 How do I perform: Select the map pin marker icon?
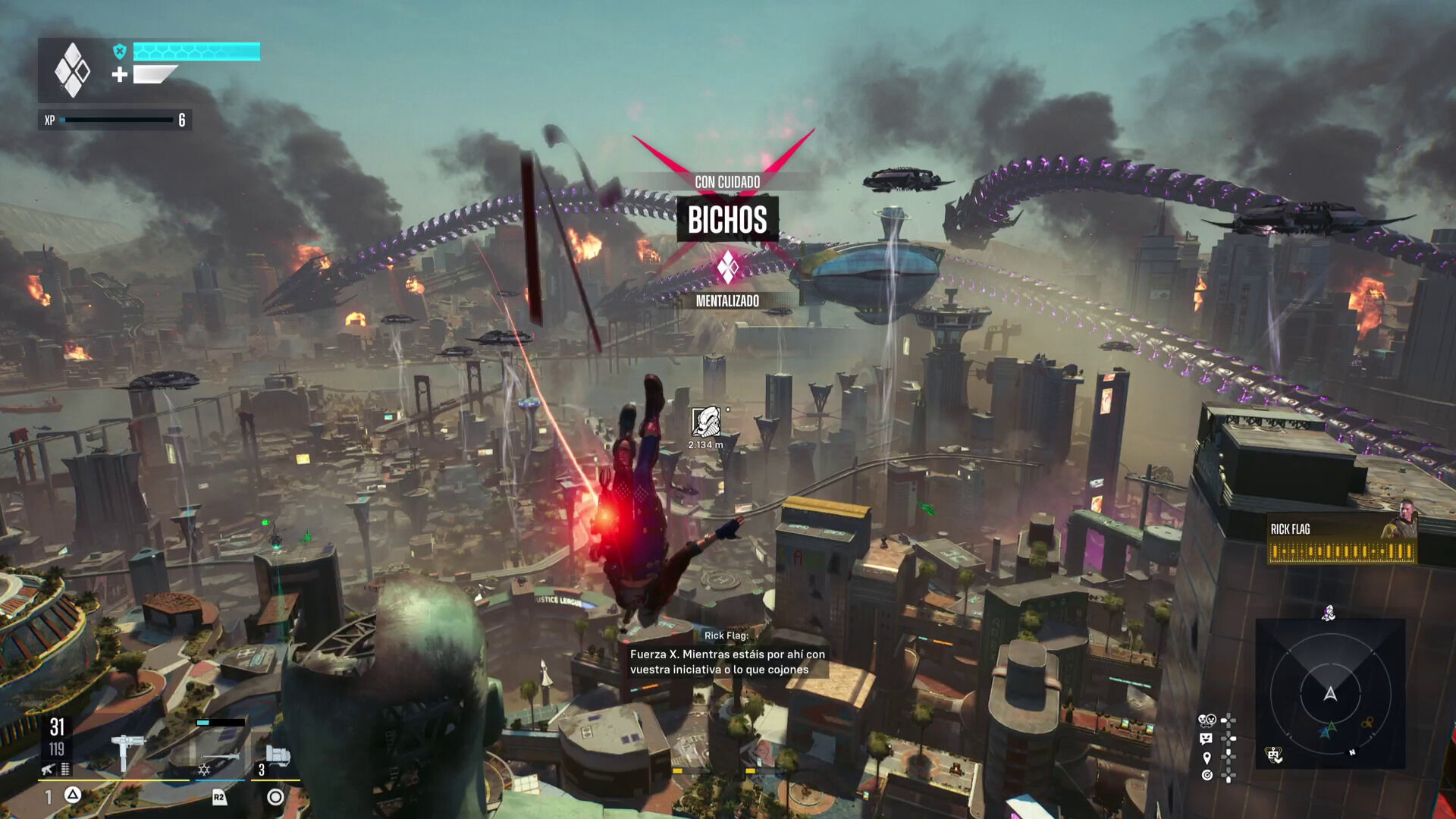tap(1207, 757)
